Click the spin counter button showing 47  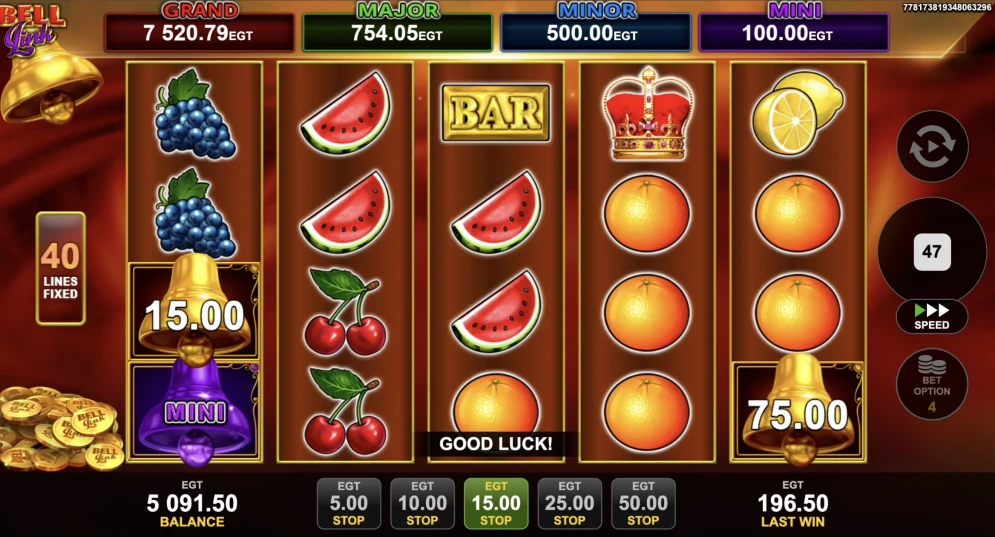[x=932, y=252]
